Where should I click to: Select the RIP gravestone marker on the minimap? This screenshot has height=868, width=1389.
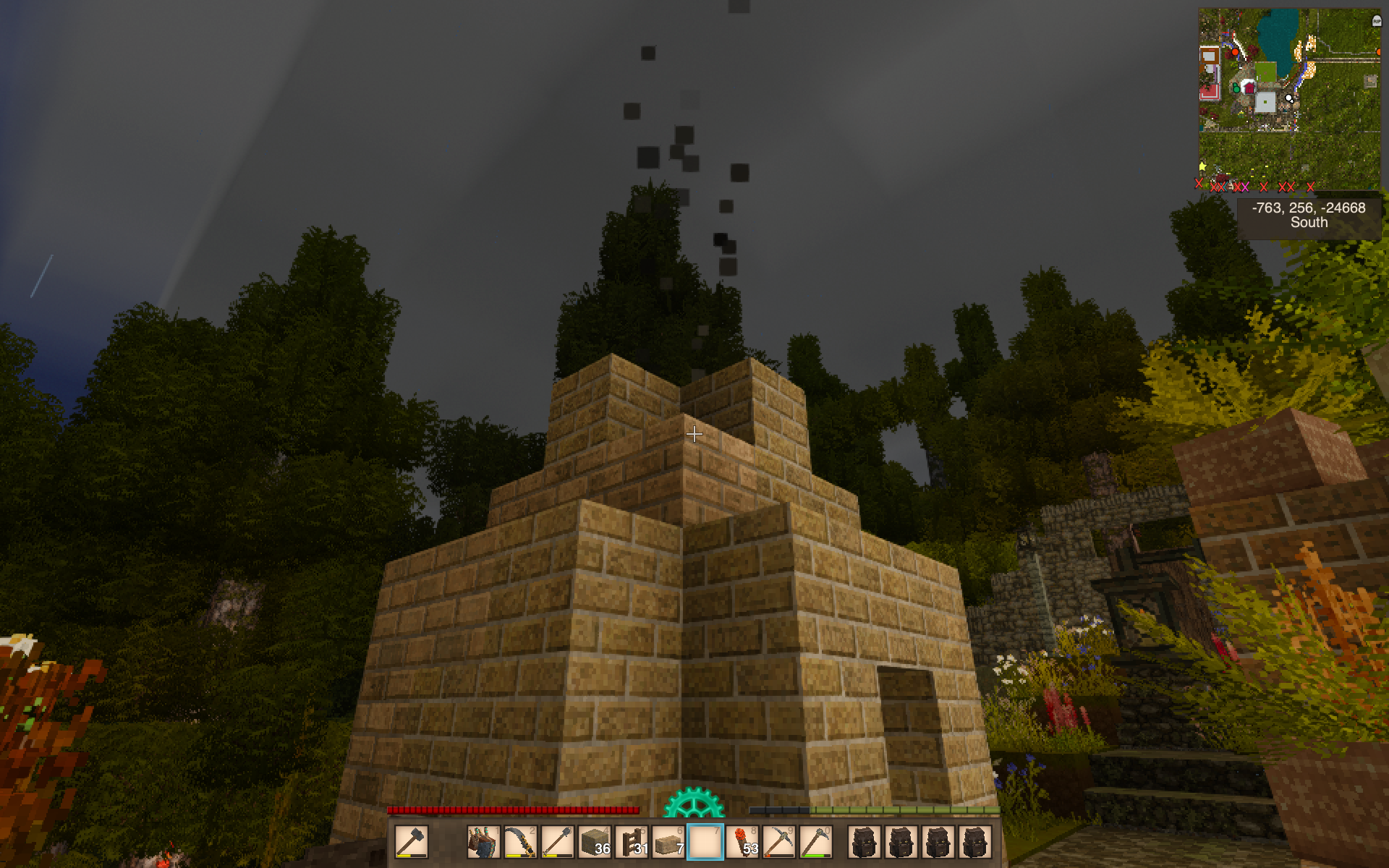coord(1376,21)
